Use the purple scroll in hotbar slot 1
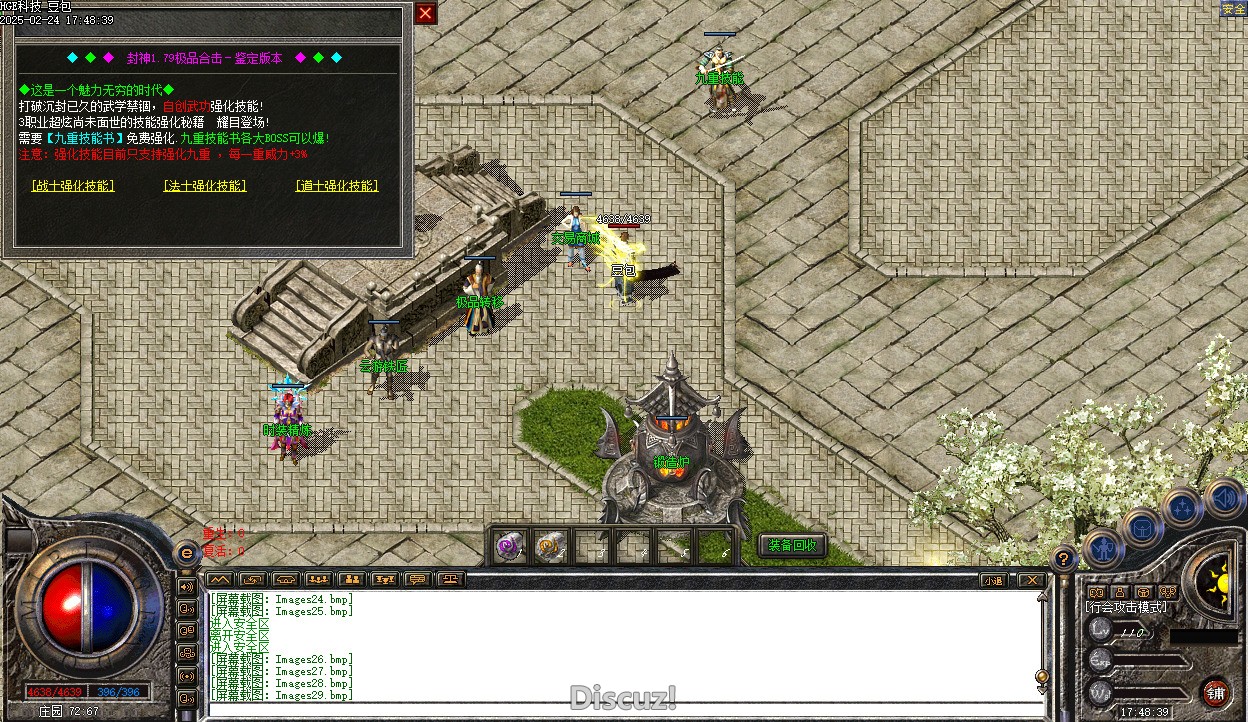Screen dimensions: 1248x722 (511, 546)
